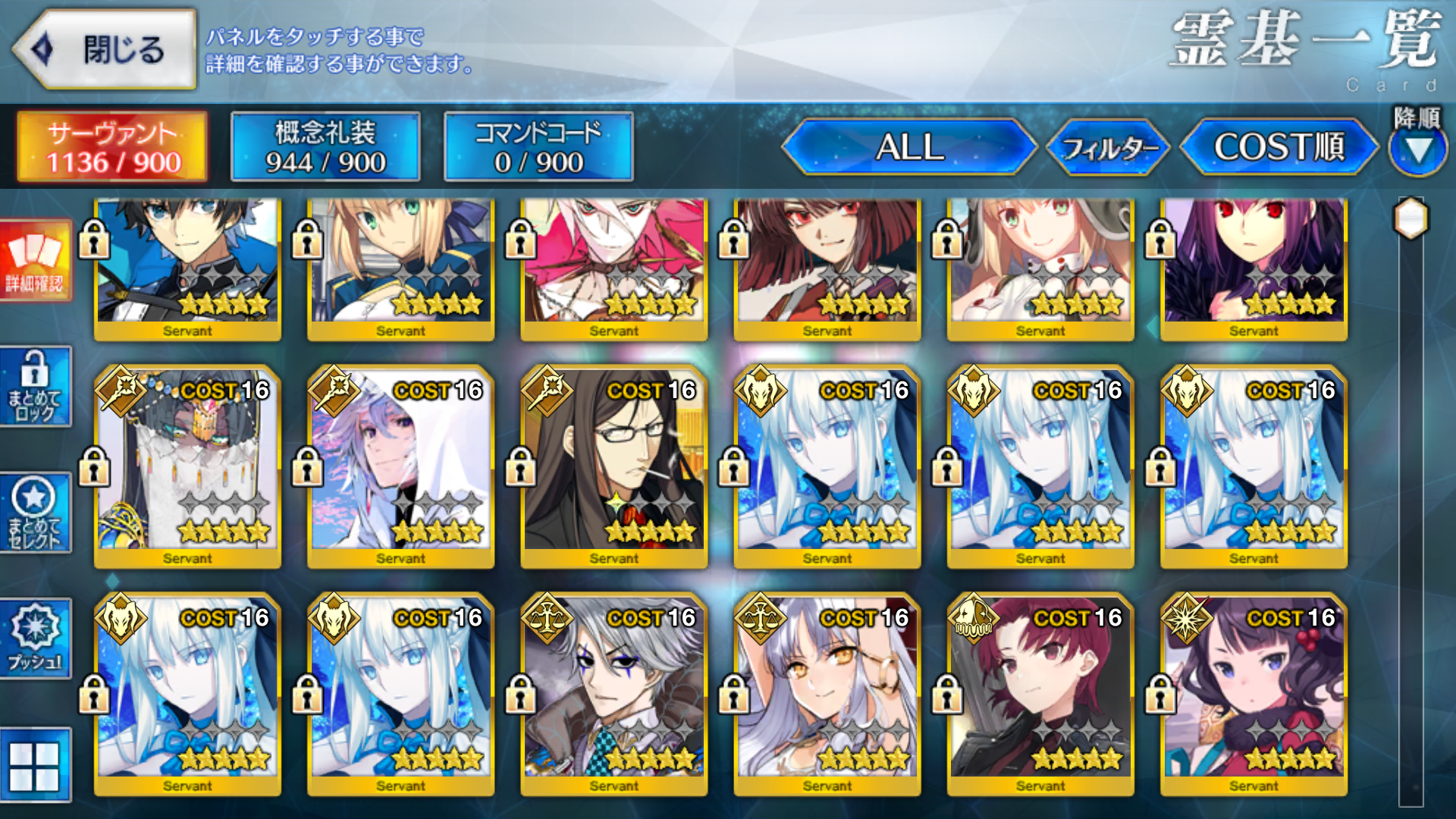The width and height of the screenshot is (1456, 819).
Task: Open the フィルター filter options
Action: click(1109, 149)
